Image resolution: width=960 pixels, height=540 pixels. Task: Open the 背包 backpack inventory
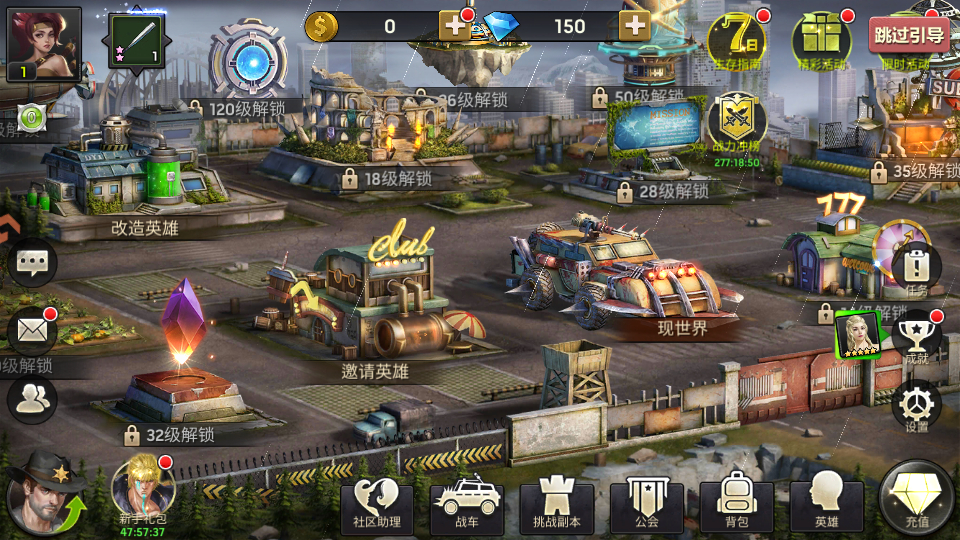click(737, 505)
